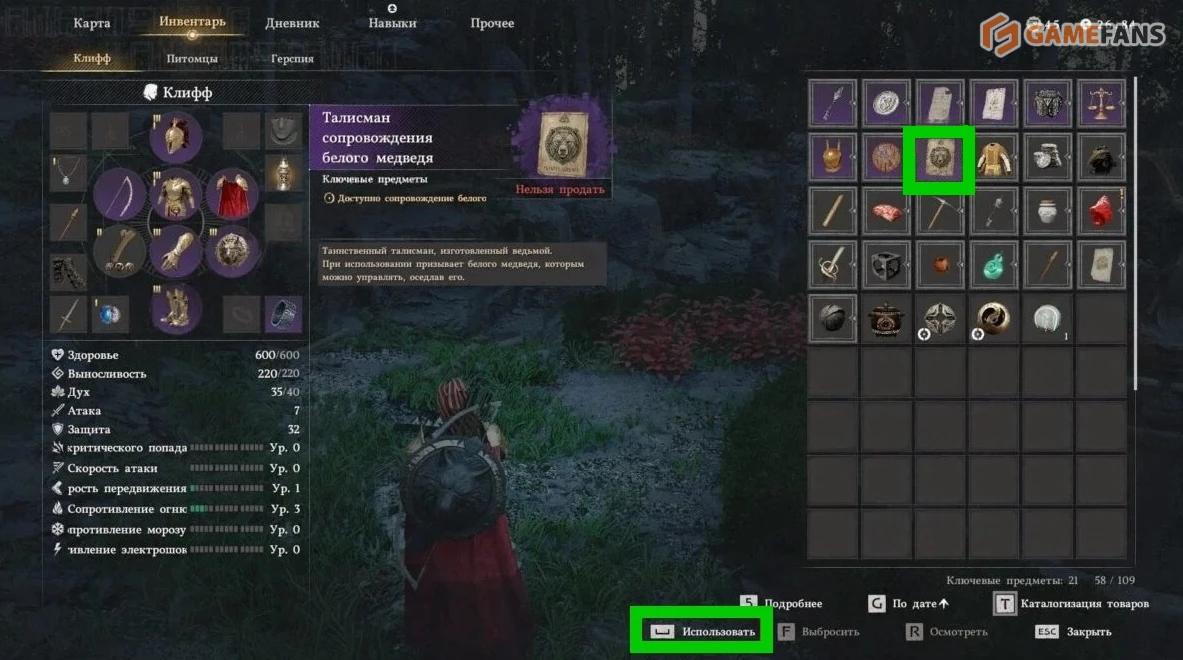Switch to the Прочее tab

tap(492, 23)
